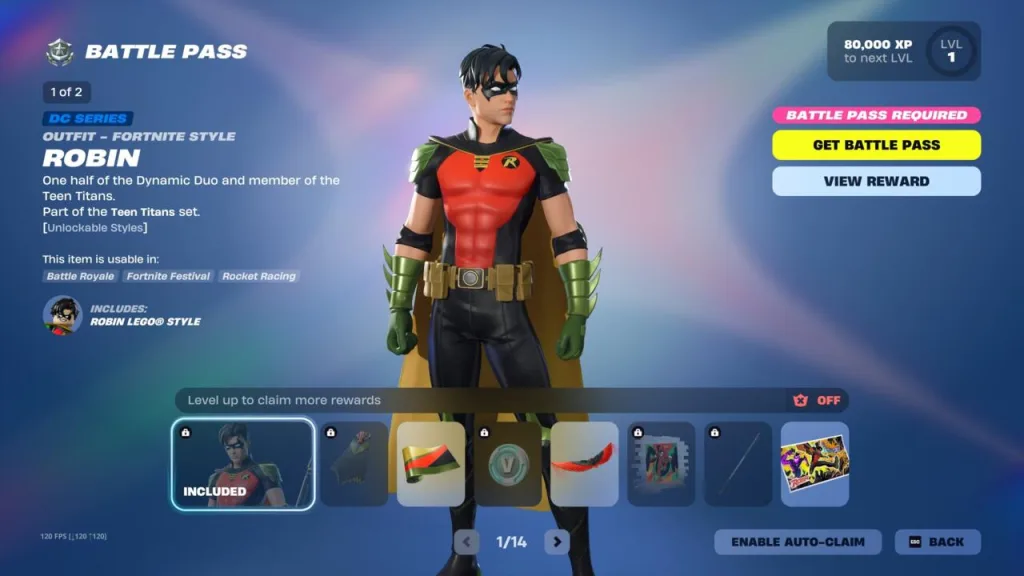View the Robin LEGO Style icon

tap(62, 315)
